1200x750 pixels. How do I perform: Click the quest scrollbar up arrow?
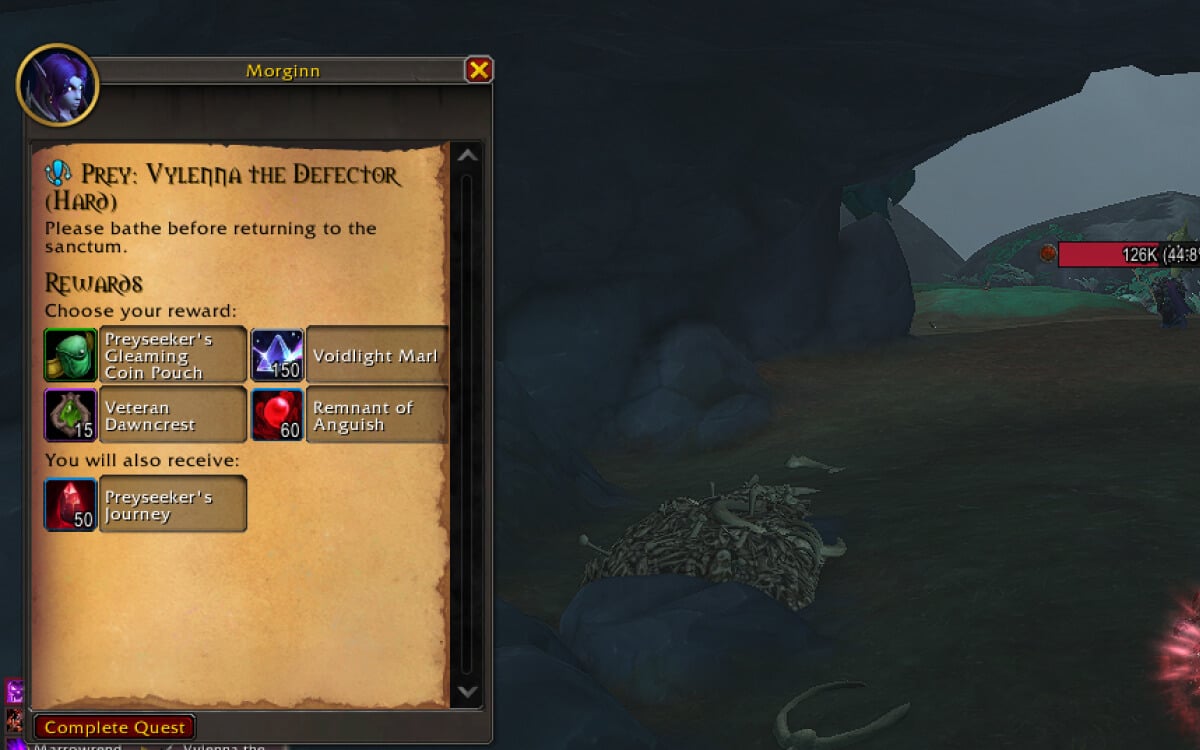(467, 156)
